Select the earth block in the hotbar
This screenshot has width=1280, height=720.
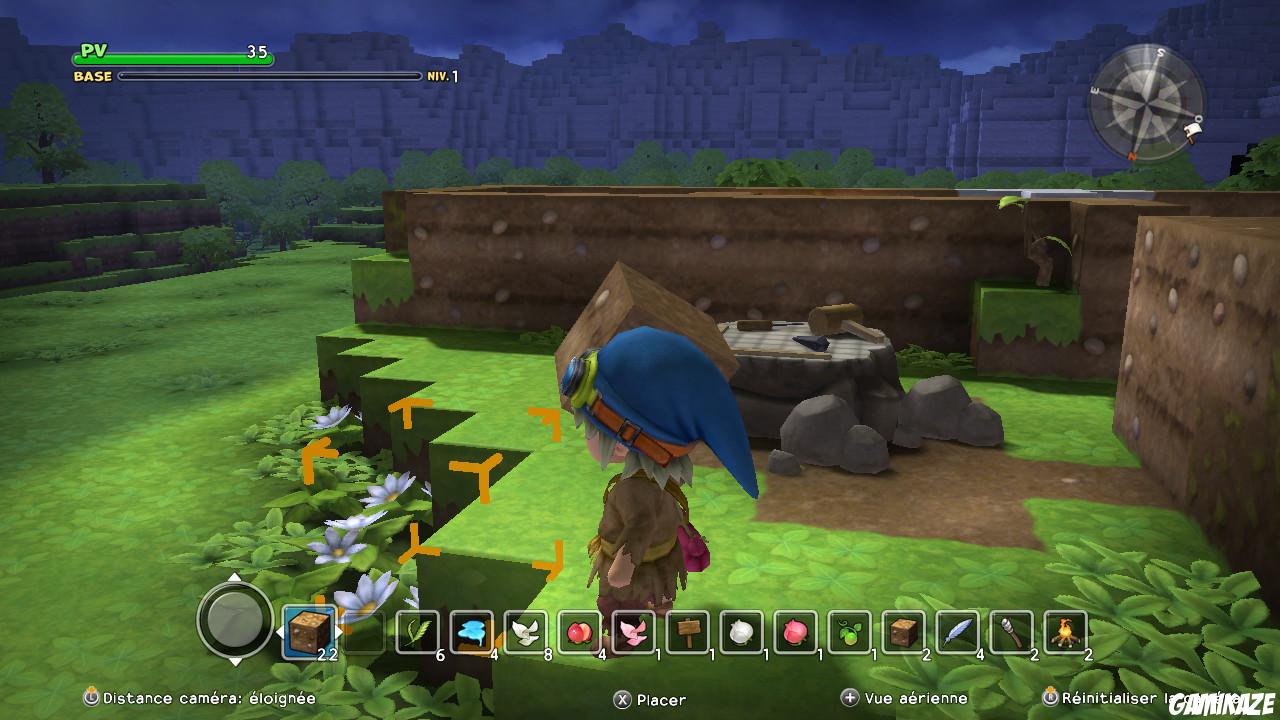pos(307,630)
